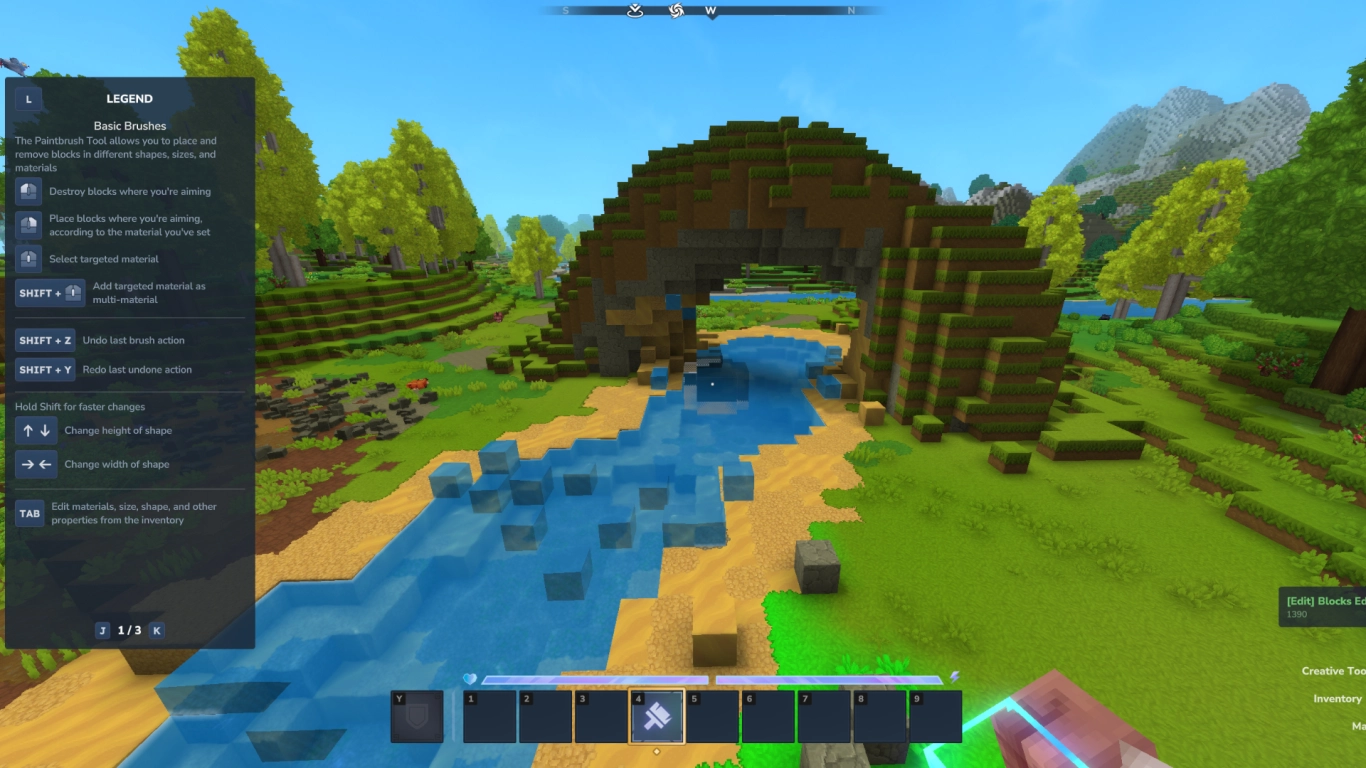This screenshot has width=1366, height=768.
Task: Click the multi-material SHIFT shortcut icon
Action: coord(49,293)
